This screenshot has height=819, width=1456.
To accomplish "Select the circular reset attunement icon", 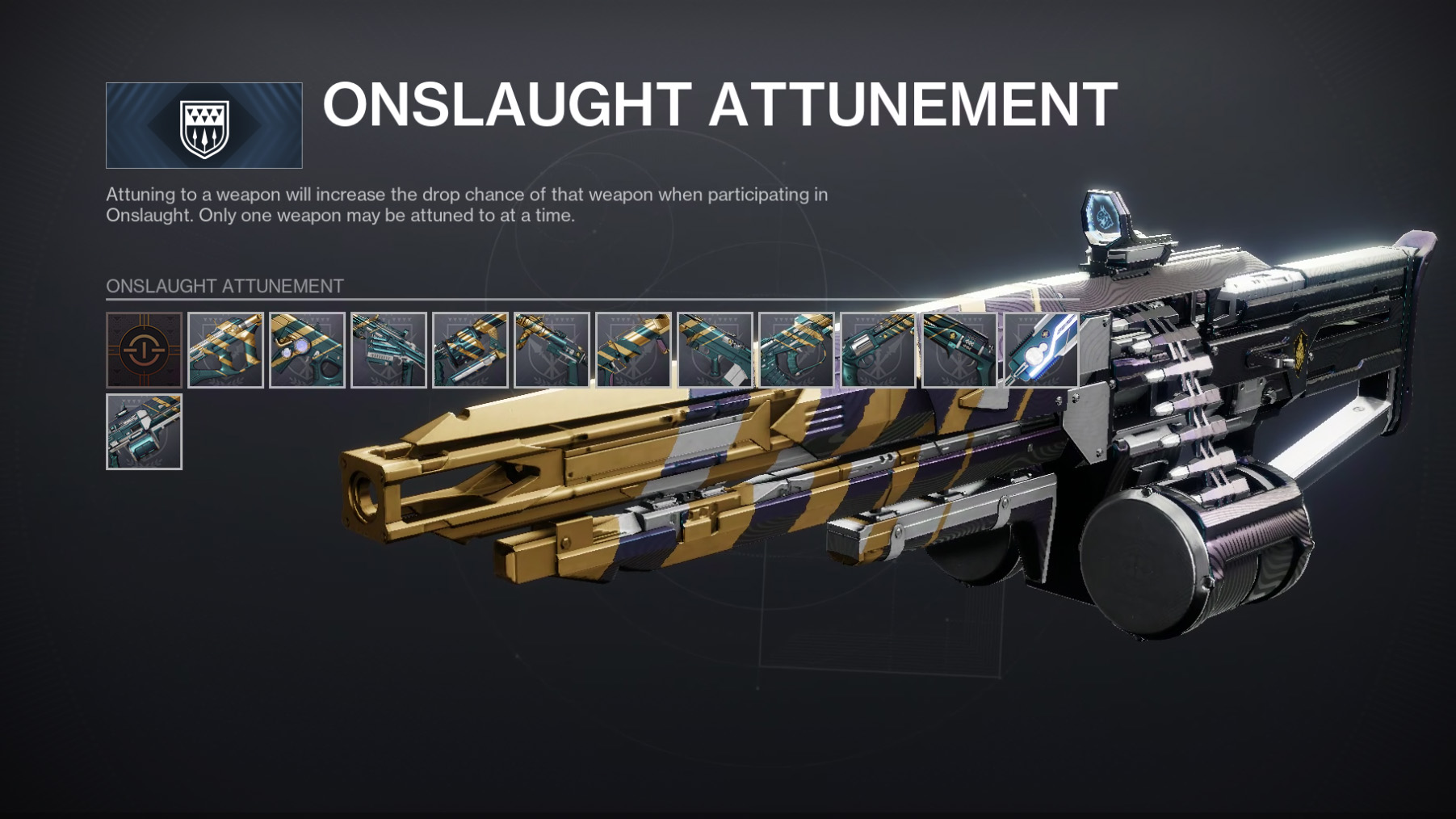I will [144, 350].
